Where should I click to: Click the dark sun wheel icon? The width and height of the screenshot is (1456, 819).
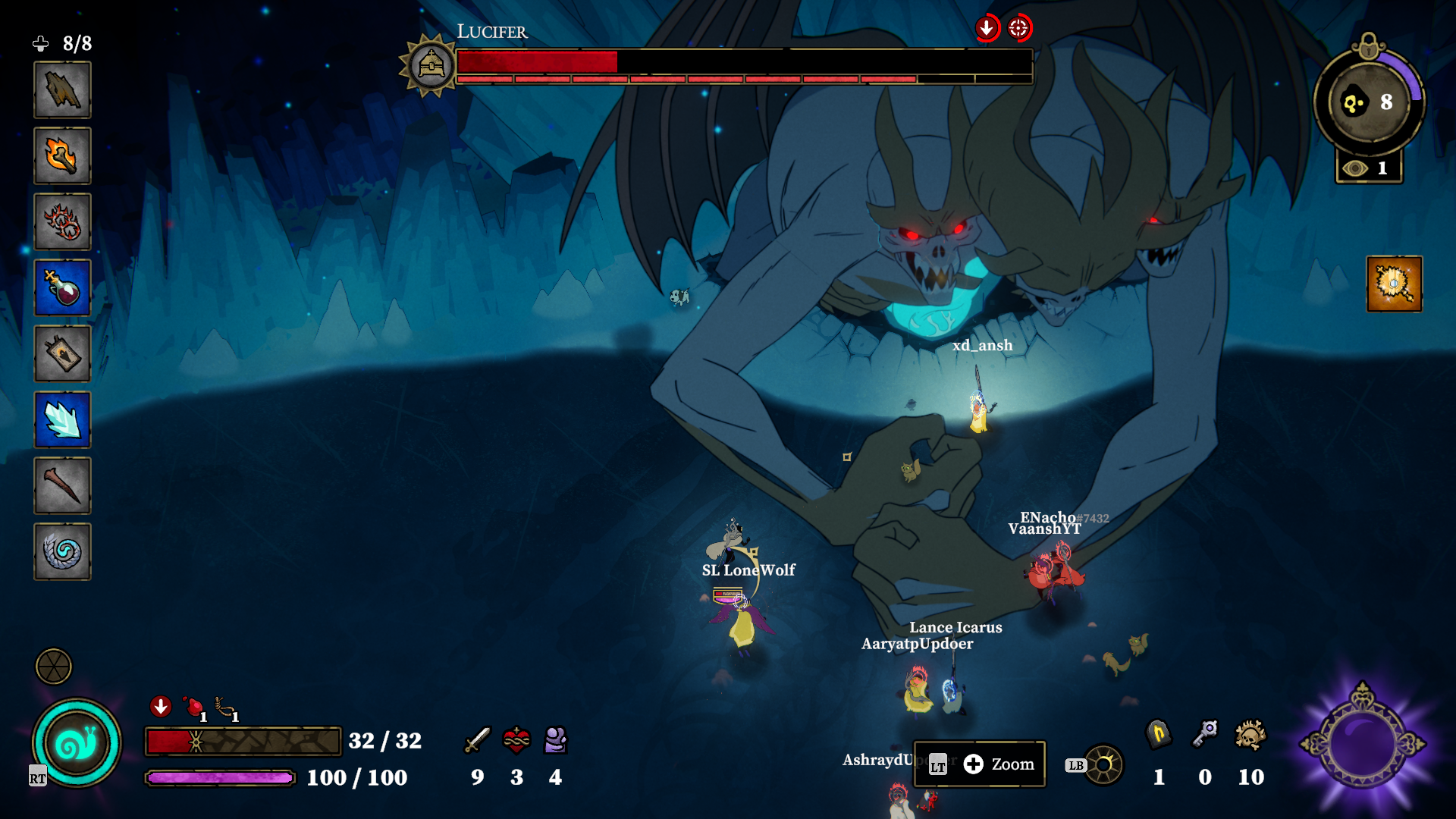pyautogui.click(x=1103, y=764)
